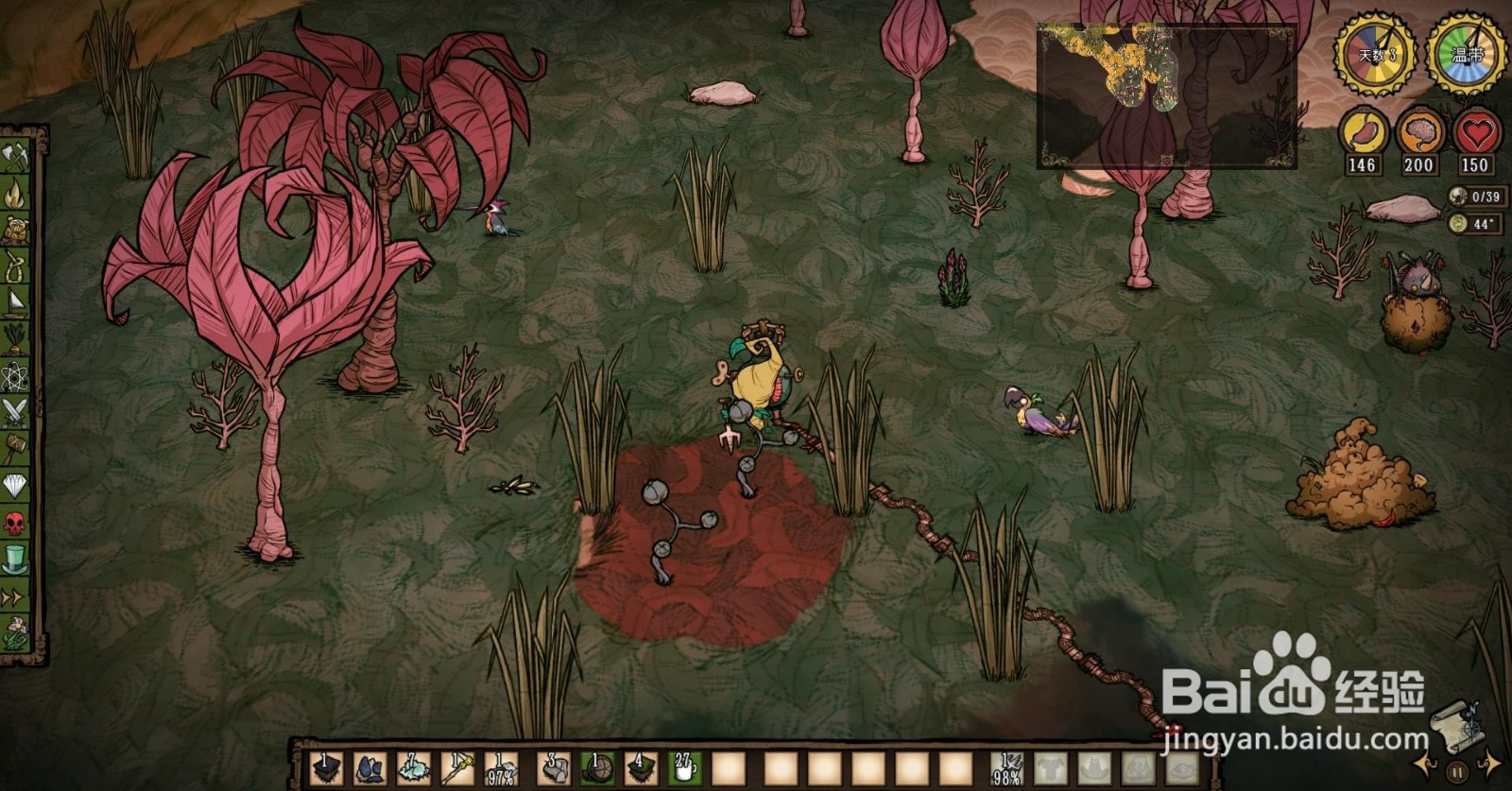Screen dimensions: 1512x791
Task: Select the rocks stack inventory slot
Action: tap(555, 768)
